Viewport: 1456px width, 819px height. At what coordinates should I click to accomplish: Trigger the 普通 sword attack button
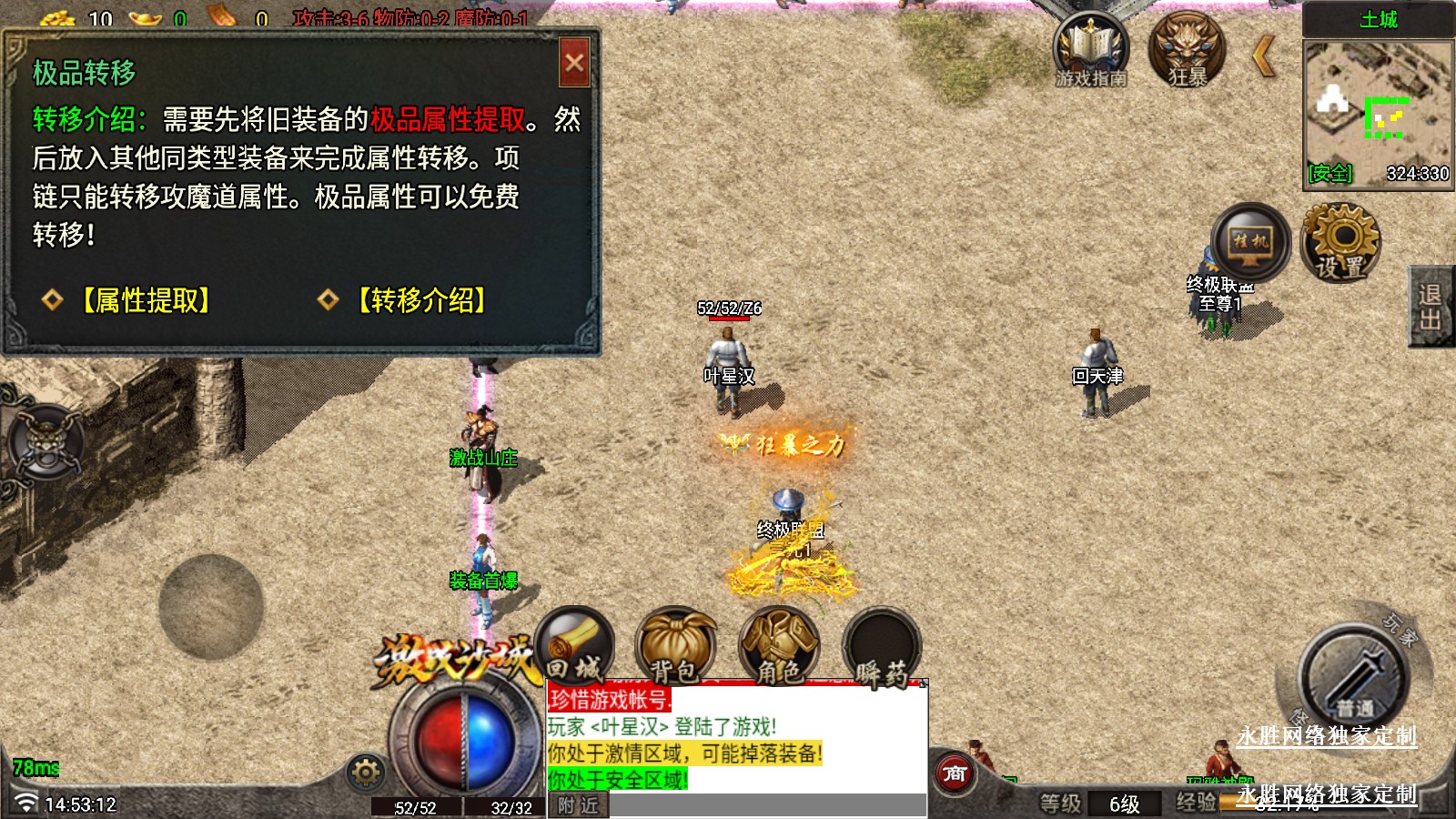1353,677
